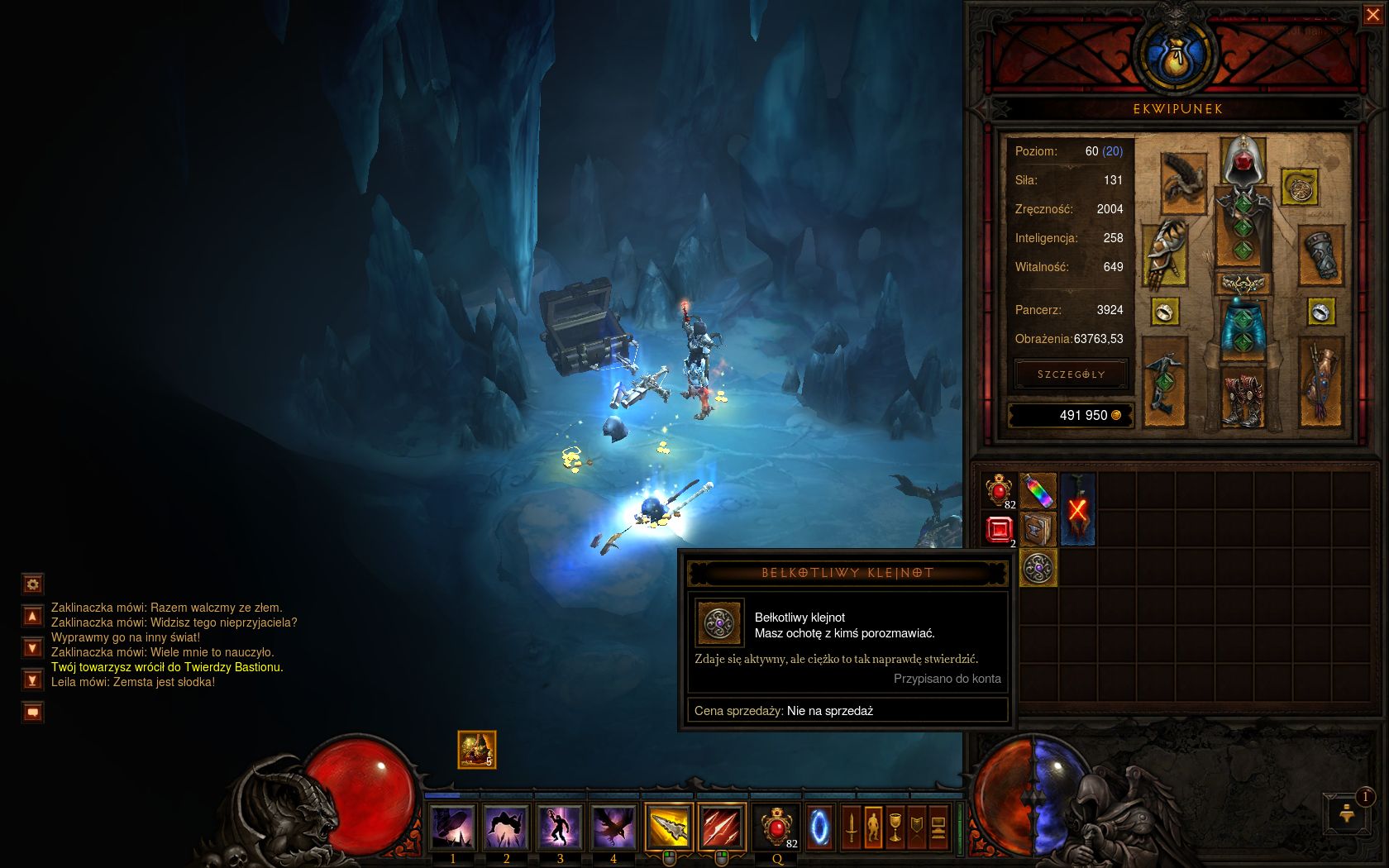This screenshot has width=1389, height=868.
Task: Select the equipped hooded helm slot
Action: pyautogui.click(x=1242, y=160)
